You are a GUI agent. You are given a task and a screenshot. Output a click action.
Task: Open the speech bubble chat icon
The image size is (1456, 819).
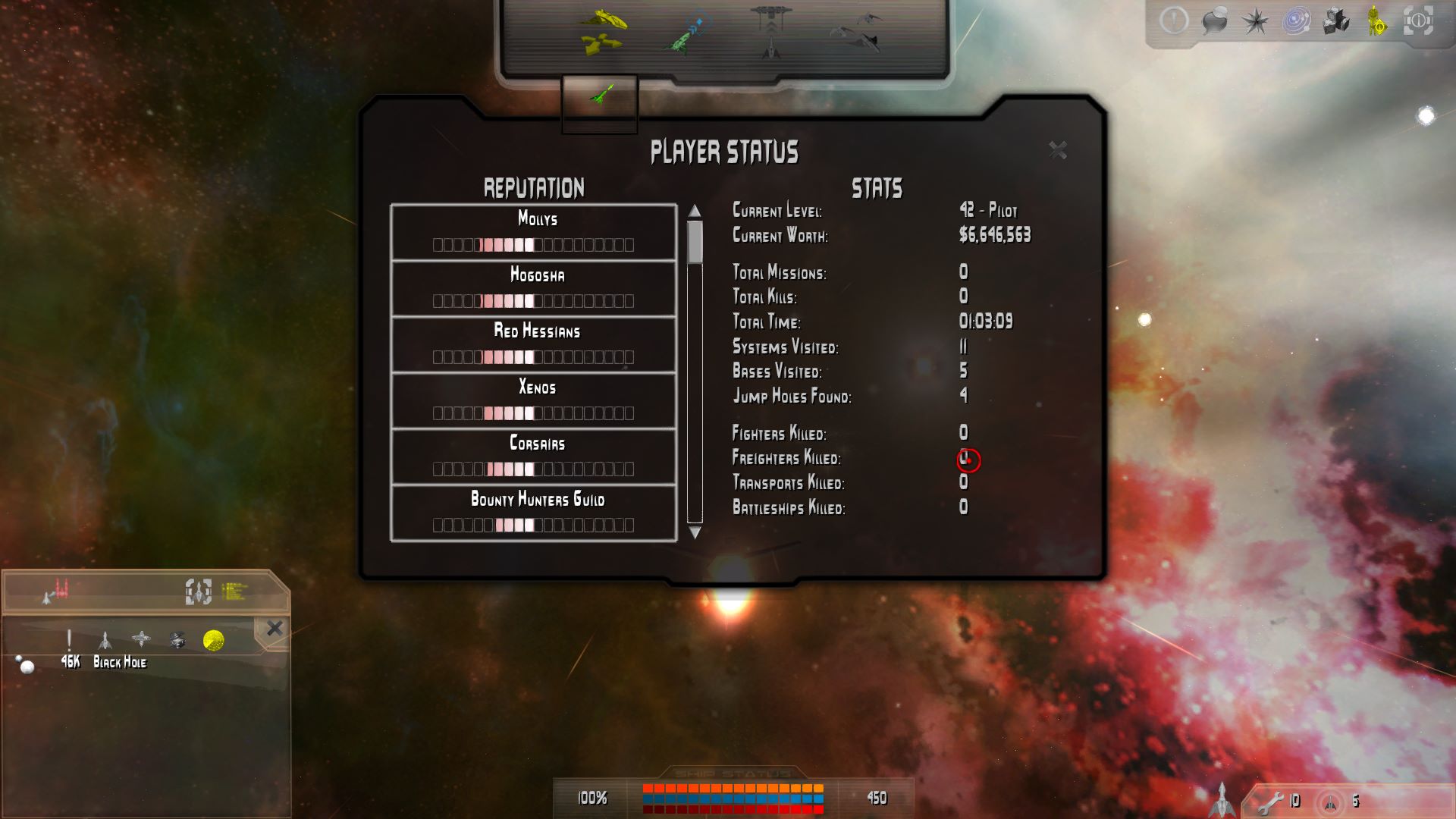[1215, 21]
